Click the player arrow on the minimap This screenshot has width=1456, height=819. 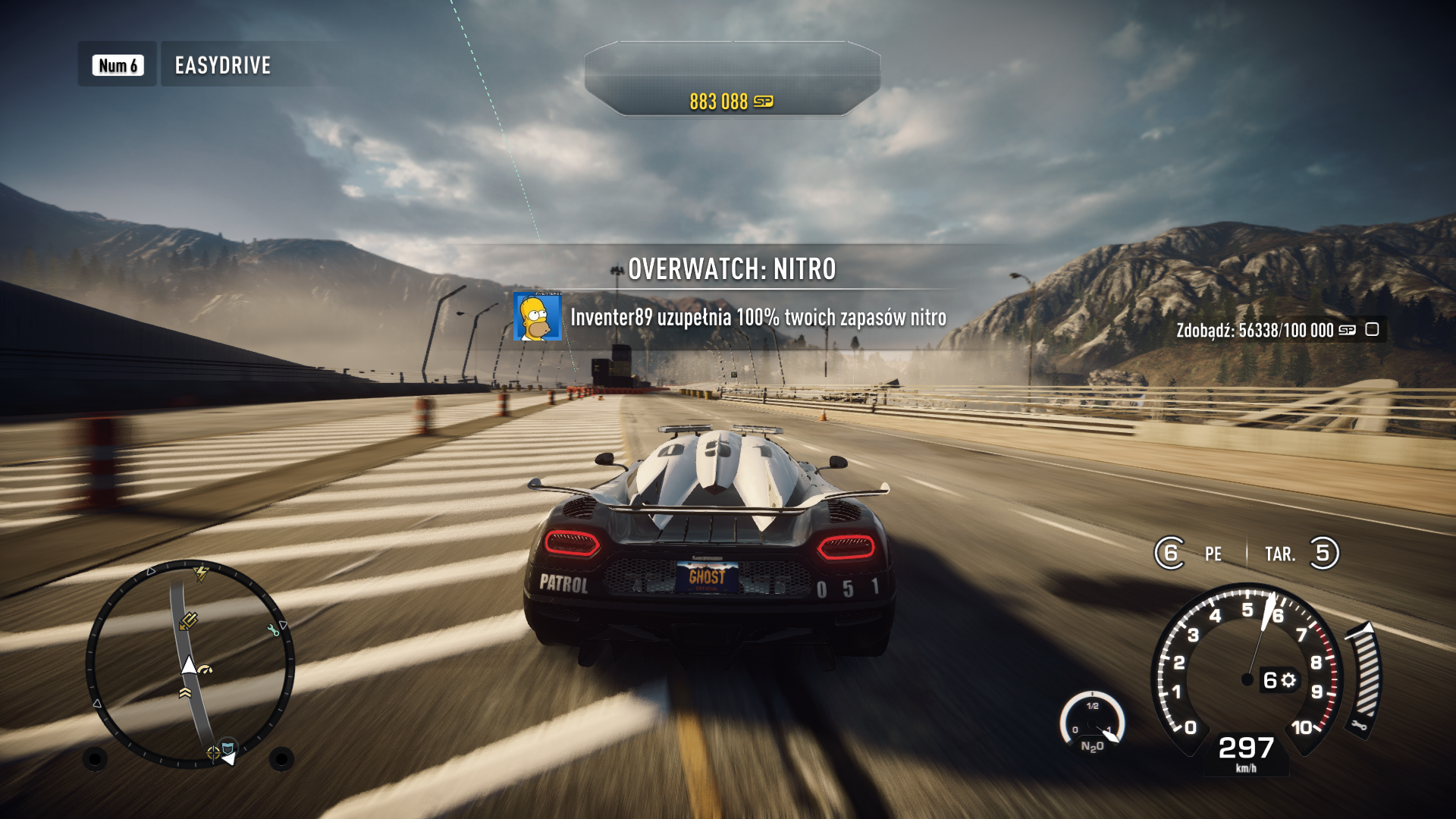coord(189,665)
